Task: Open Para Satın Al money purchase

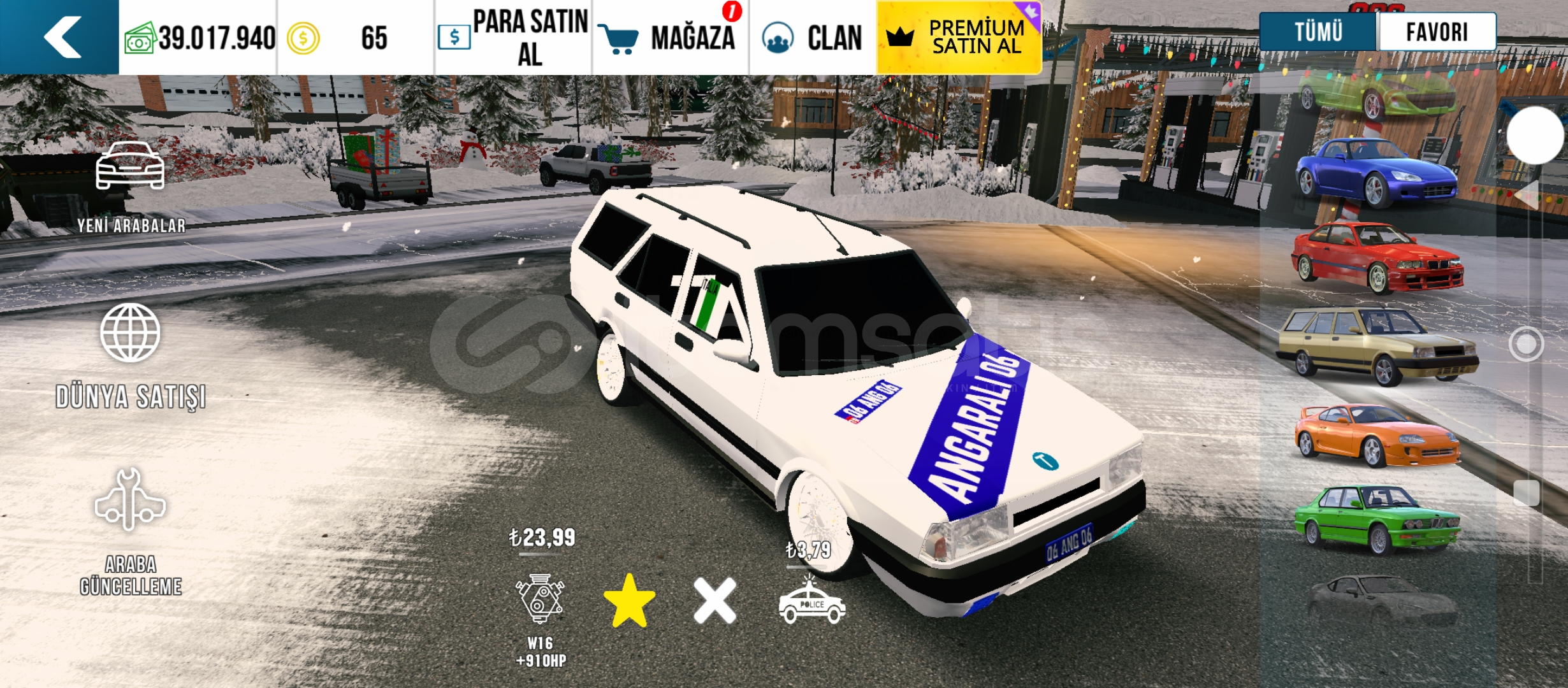Action: 514,38
